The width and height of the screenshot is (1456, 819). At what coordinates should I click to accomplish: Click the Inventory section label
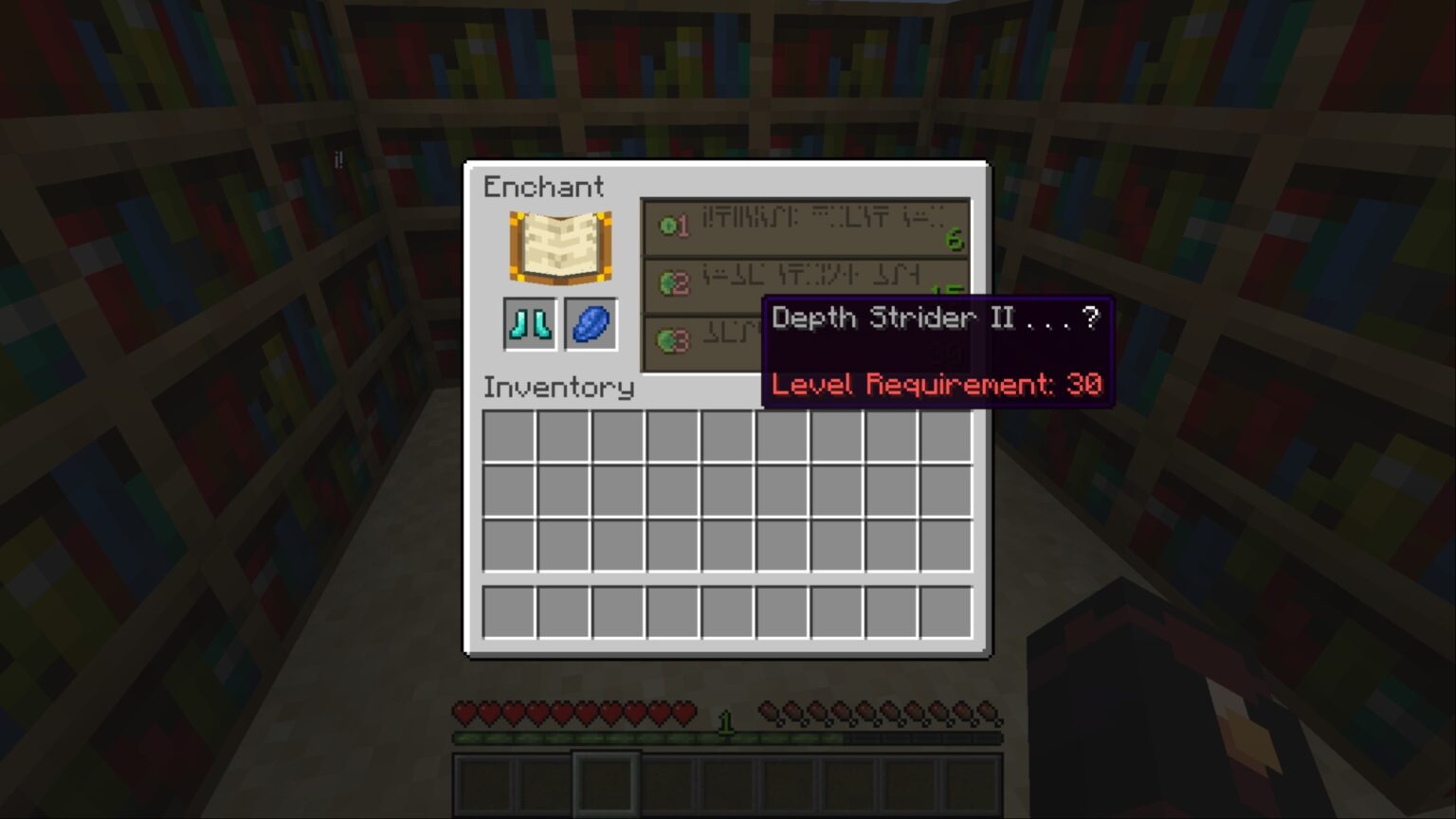coord(558,388)
